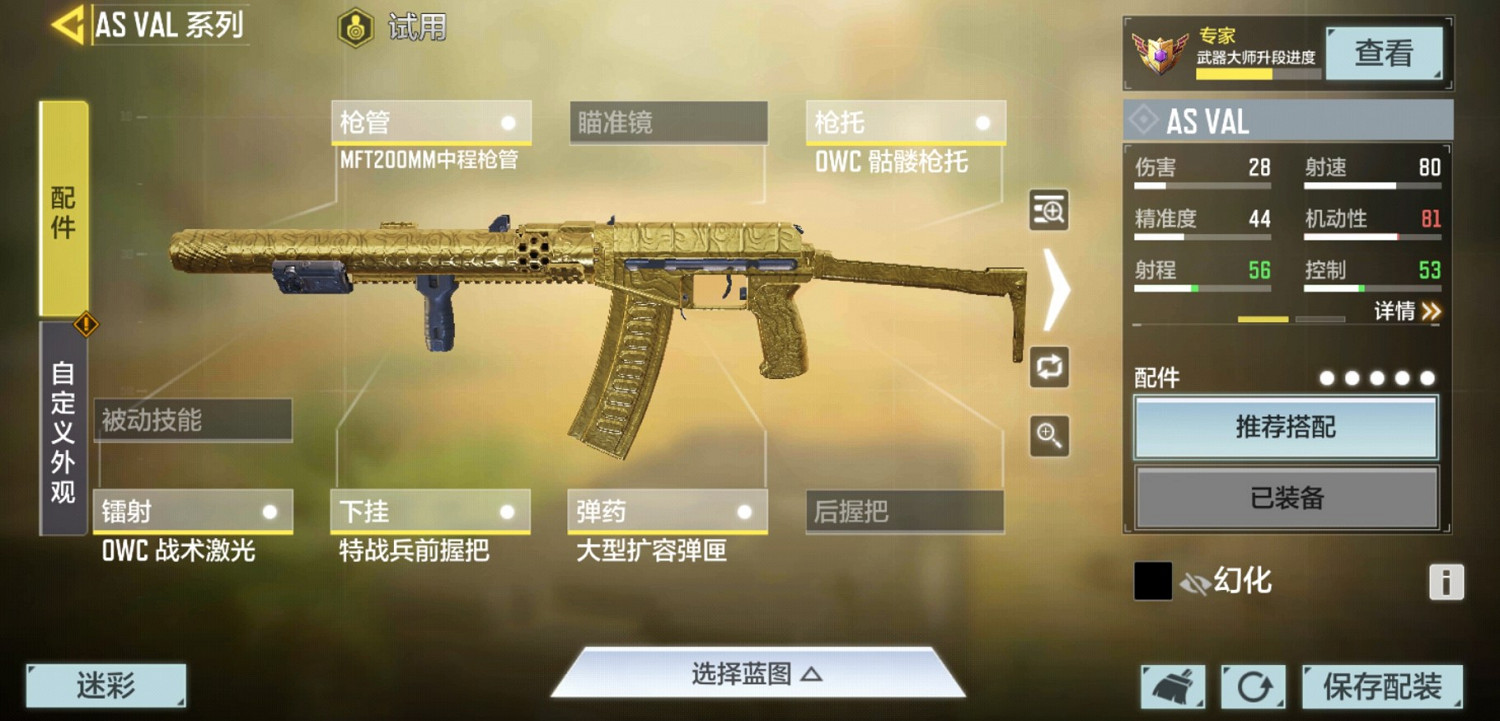Expand the 选择蓝图 blueprint selector

[x=756, y=674]
